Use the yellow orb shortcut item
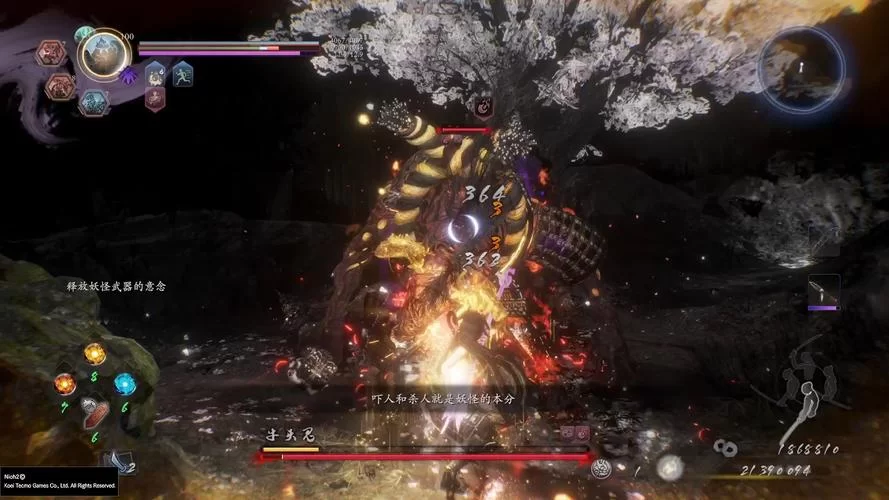This screenshot has height=500, width=889. [x=94, y=353]
